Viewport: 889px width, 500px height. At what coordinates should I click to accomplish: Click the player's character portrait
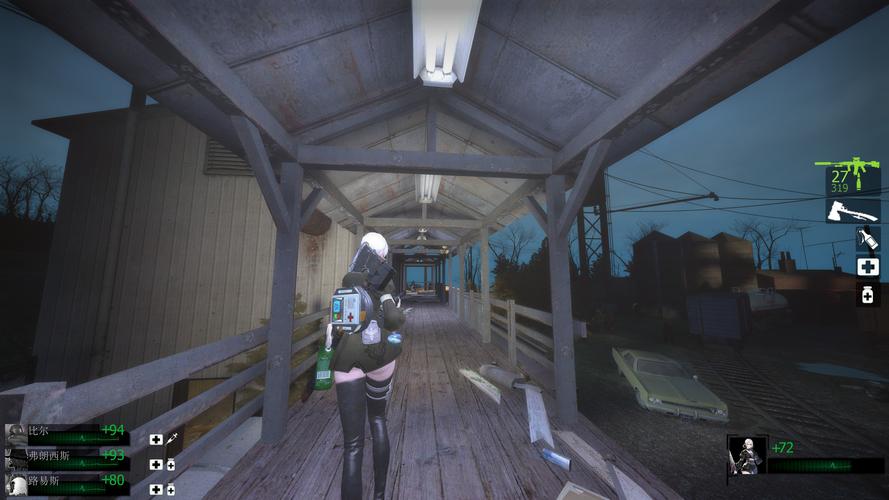point(747,456)
